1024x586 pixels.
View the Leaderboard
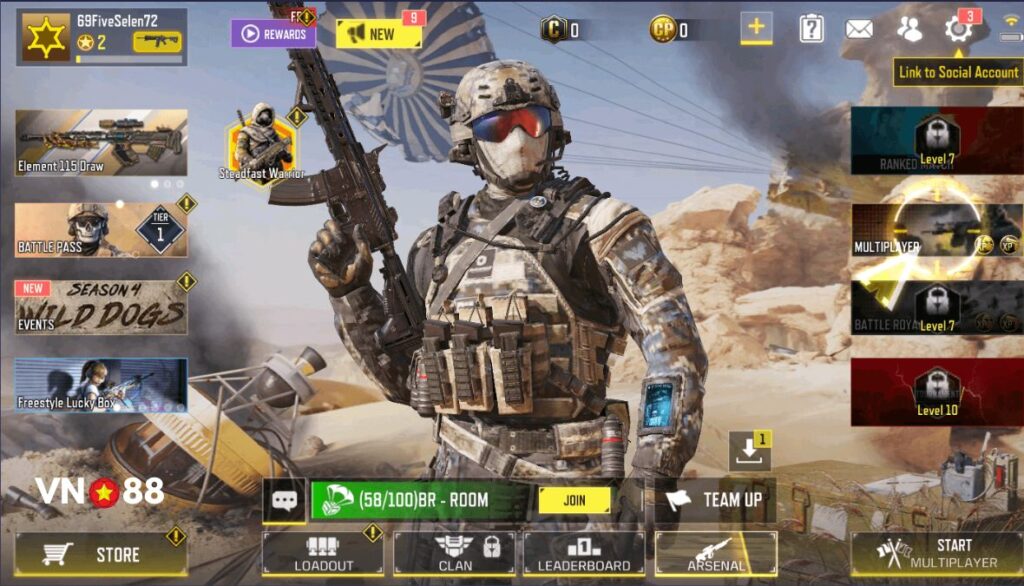[x=584, y=553]
